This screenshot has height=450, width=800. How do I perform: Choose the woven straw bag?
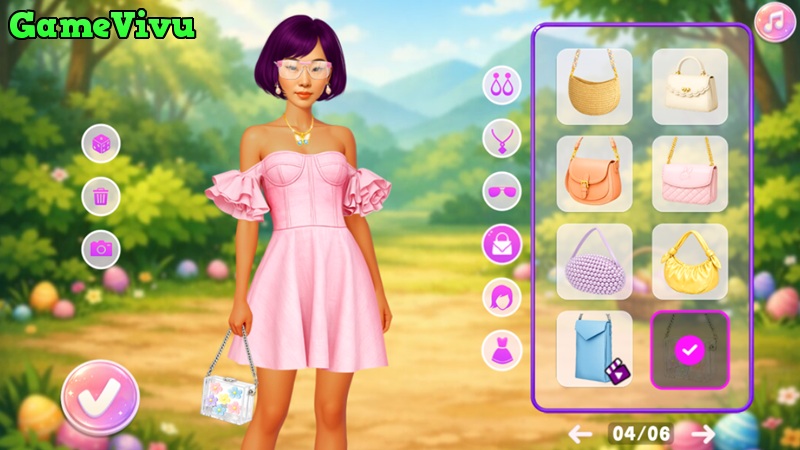594,87
